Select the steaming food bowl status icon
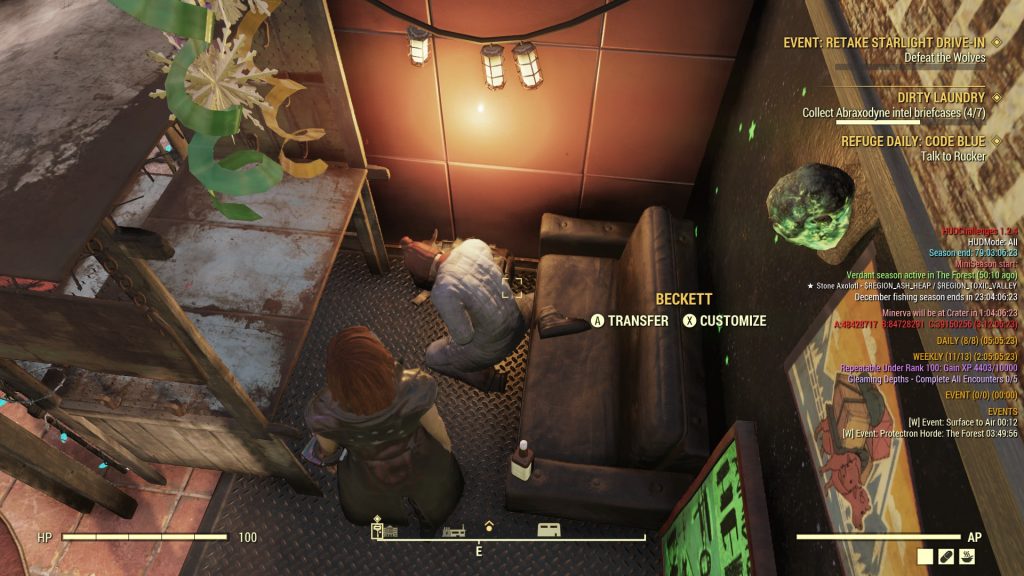This screenshot has width=1024, height=576. (x=968, y=556)
